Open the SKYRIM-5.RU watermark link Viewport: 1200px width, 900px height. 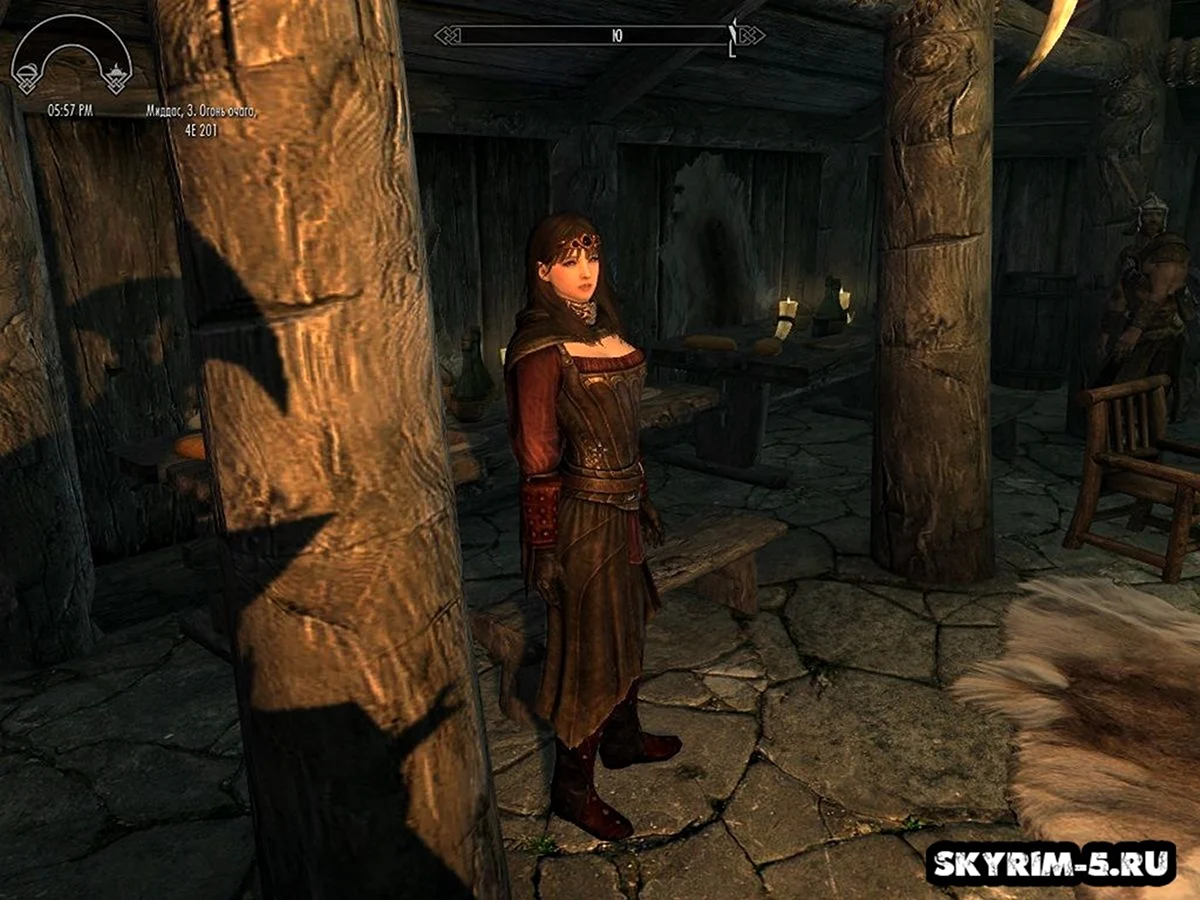click(1050, 863)
